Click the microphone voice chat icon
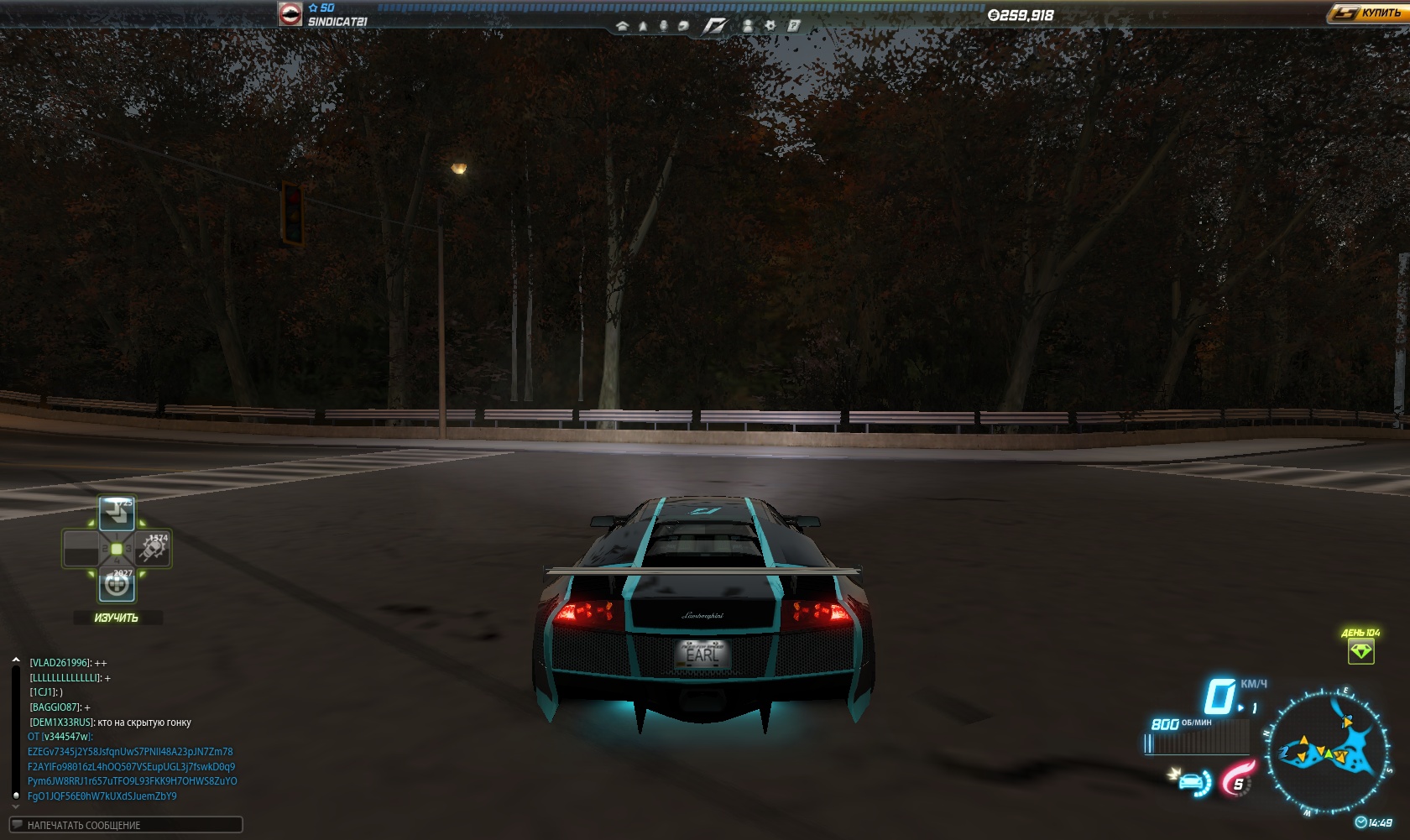The image size is (1410, 840). [663, 26]
